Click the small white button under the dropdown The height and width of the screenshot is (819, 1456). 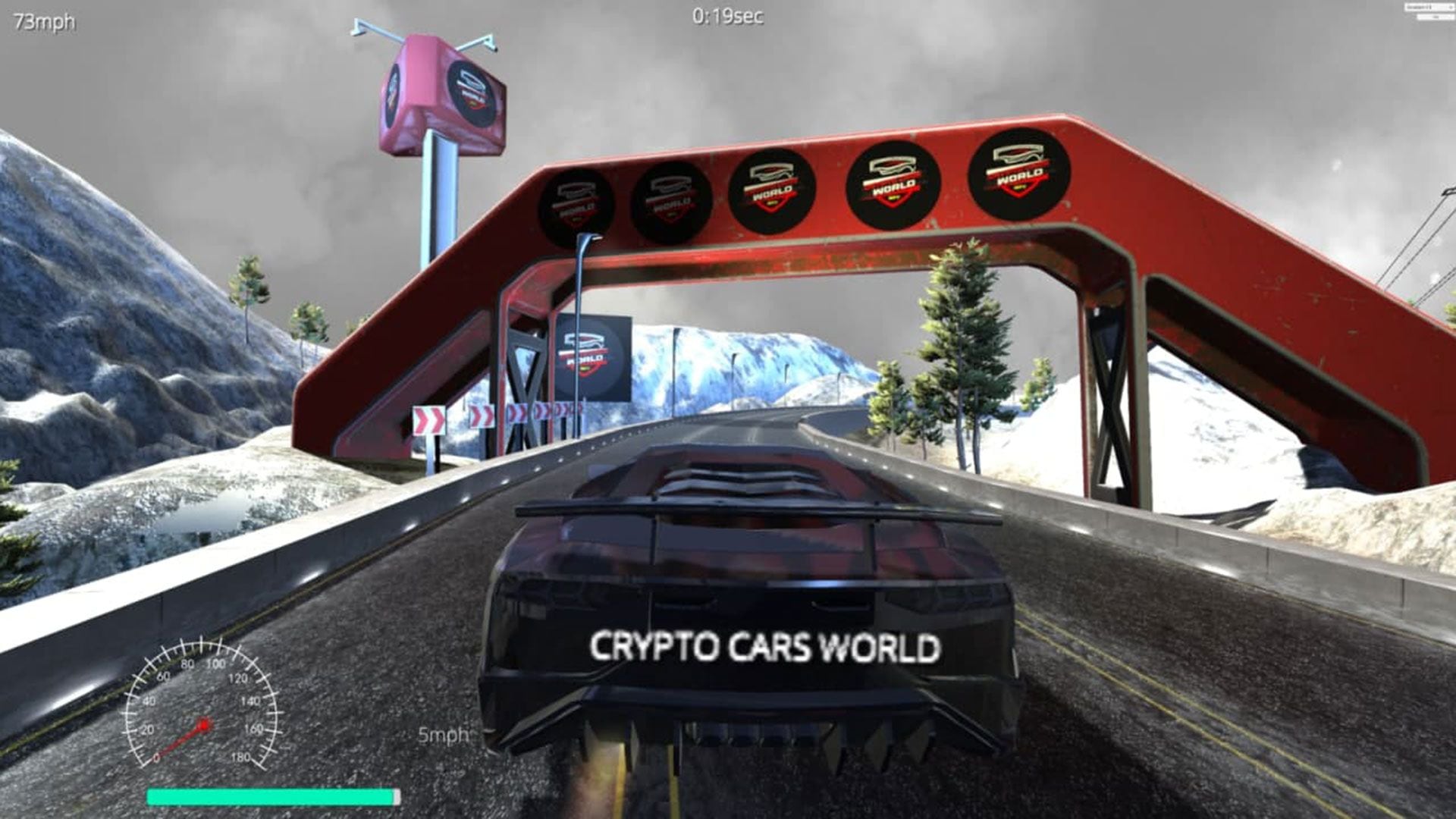coord(1434,17)
